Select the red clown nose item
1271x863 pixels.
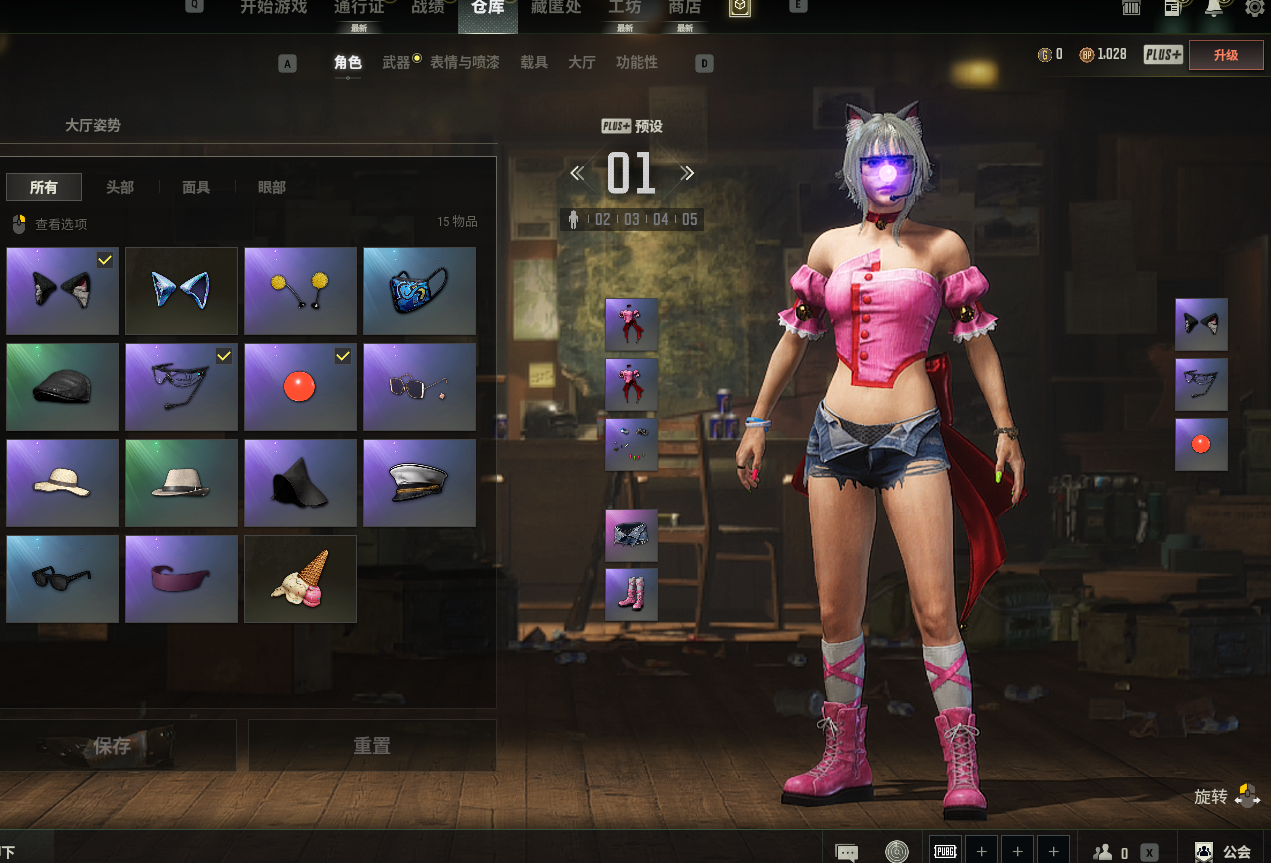[300, 387]
